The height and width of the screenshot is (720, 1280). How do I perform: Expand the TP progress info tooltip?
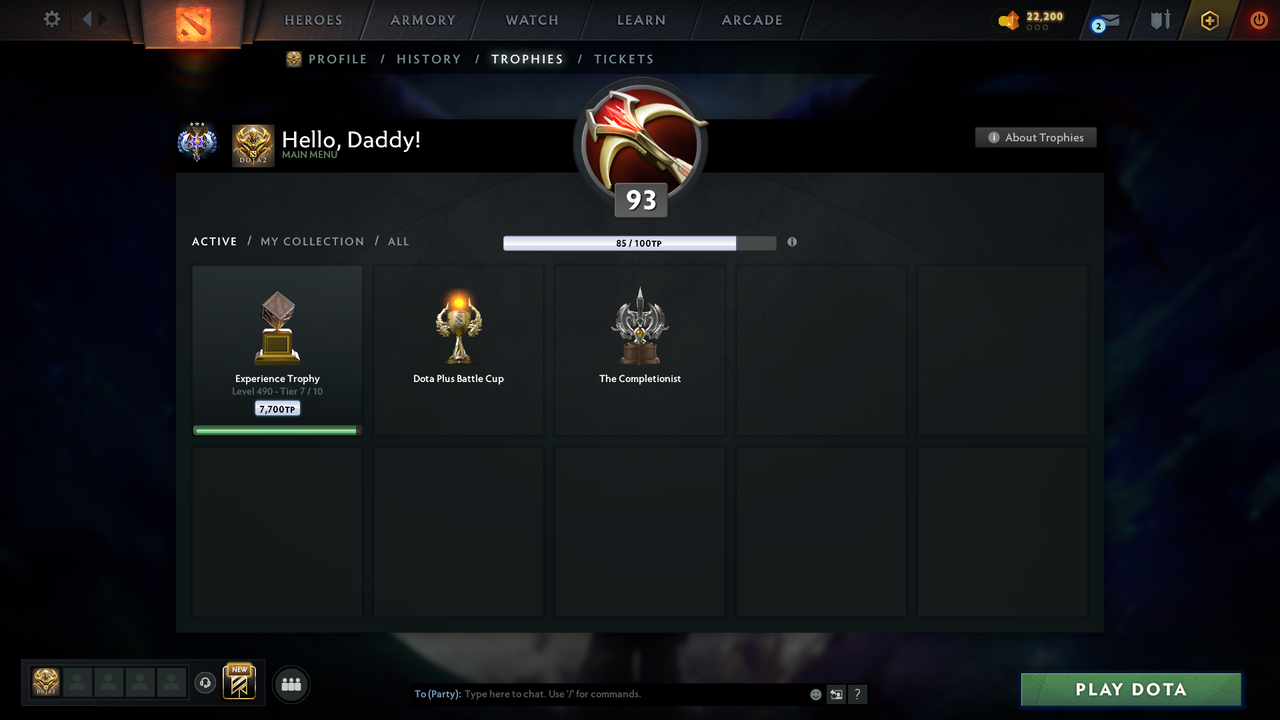pos(791,242)
